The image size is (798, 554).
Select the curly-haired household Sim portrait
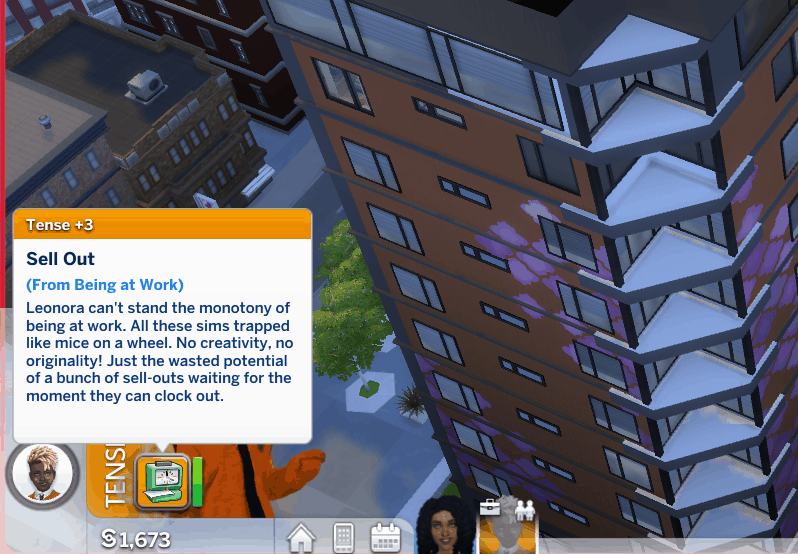[x=438, y=527]
